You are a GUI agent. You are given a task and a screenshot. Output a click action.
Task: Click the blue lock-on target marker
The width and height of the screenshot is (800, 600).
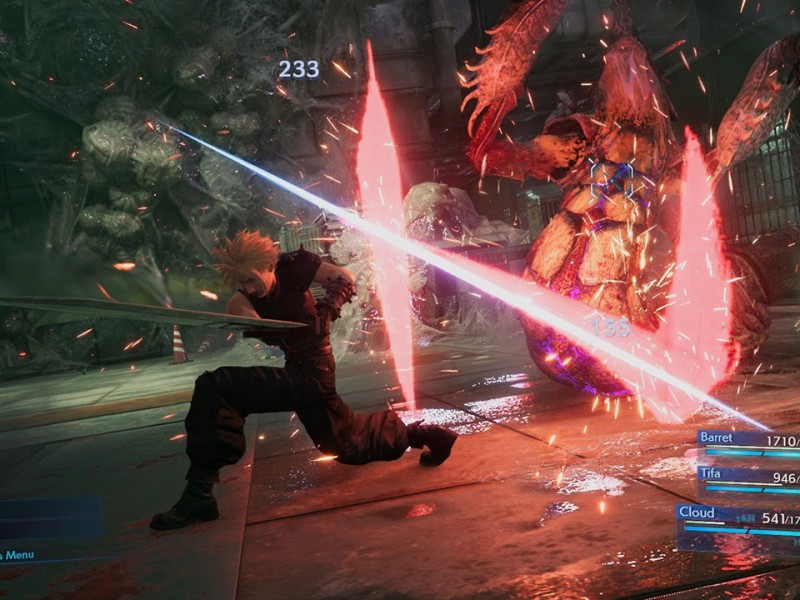(x=611, y=181)
